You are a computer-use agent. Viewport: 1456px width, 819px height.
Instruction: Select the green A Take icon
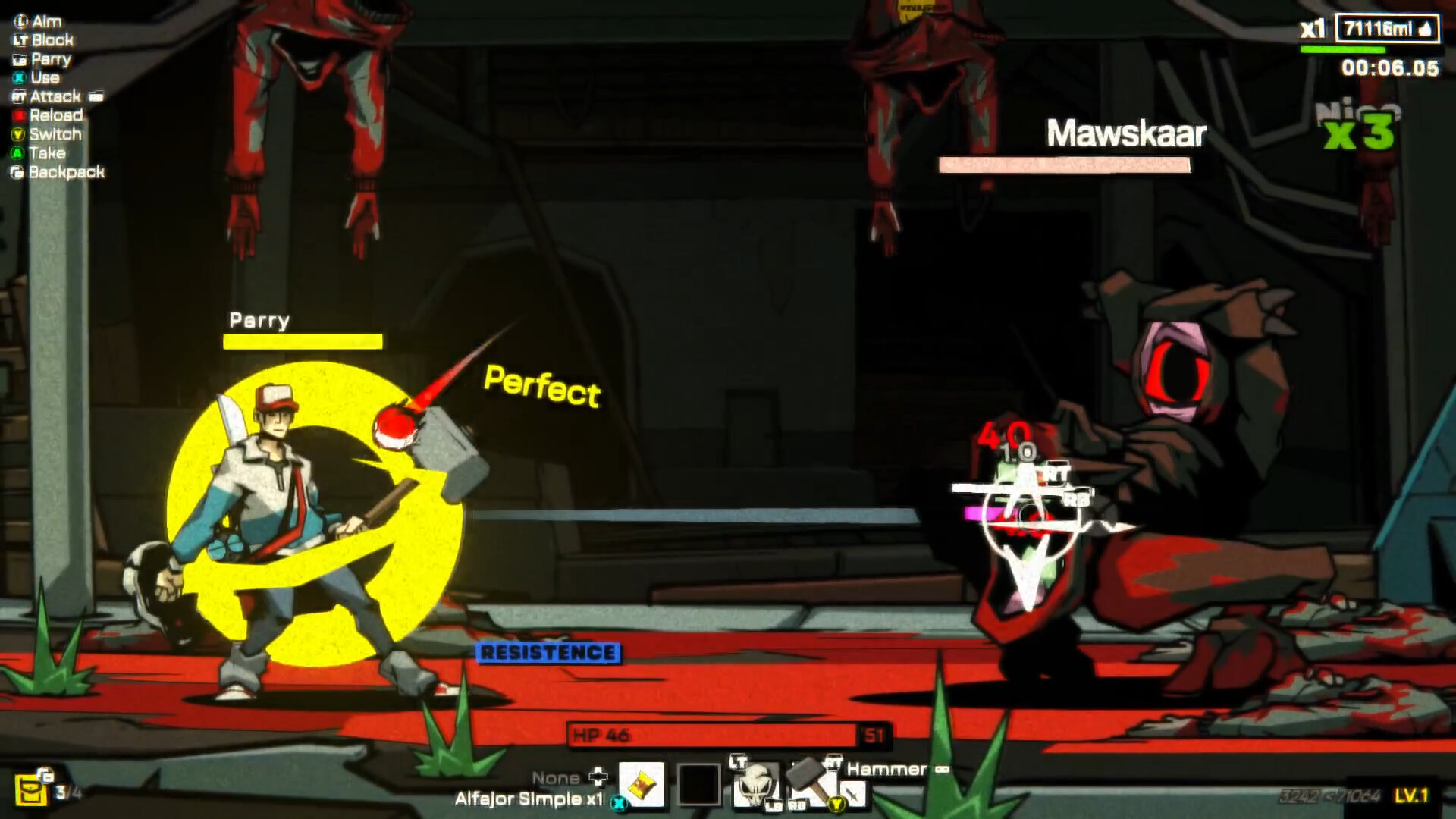pos(19,153)
